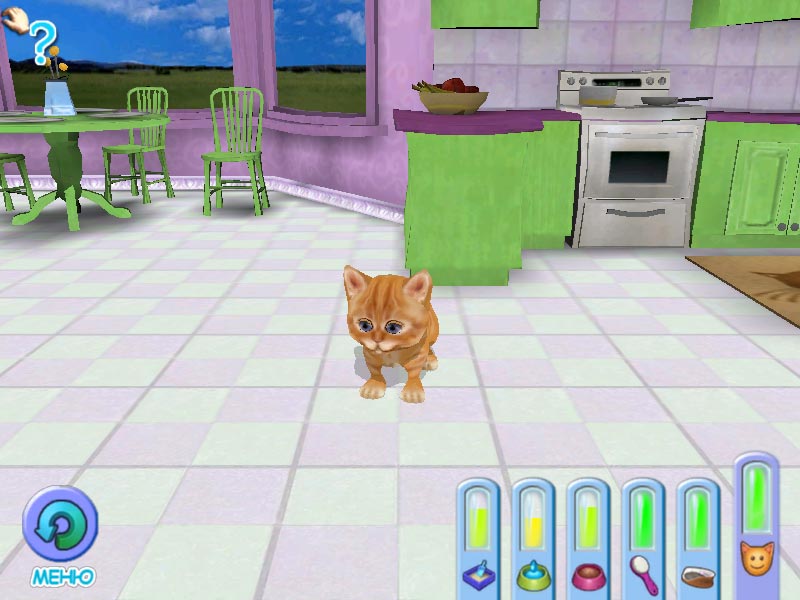Select the pink food bowl icon
This screenshot has width=800, height=600.
pyautogui.click(x=587, y=575)
